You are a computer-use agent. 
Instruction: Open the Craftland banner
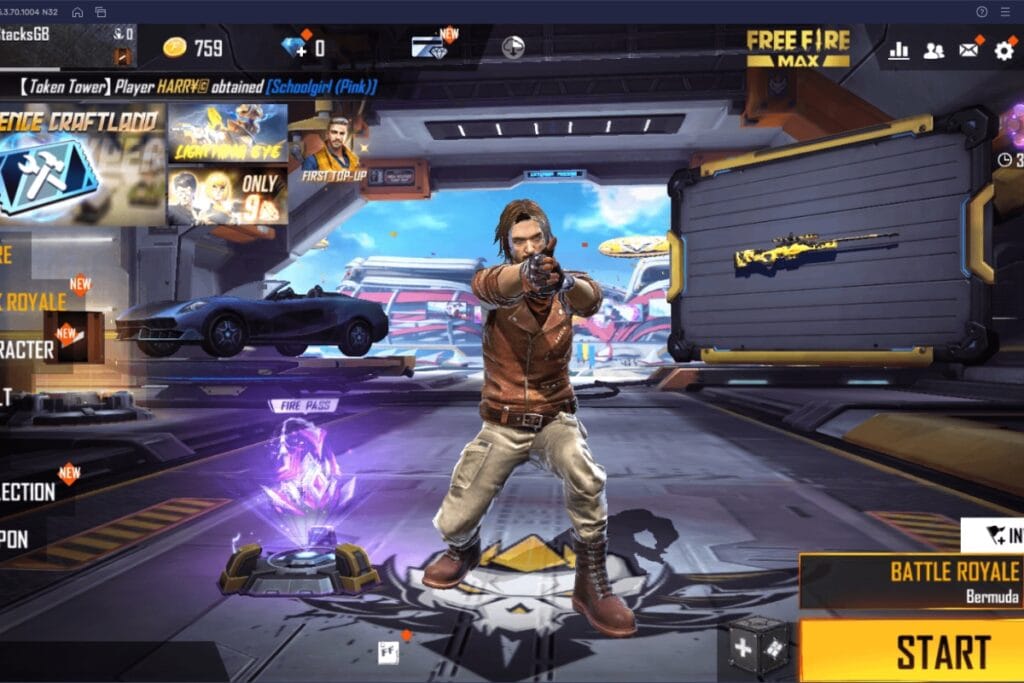click(x=80, y=163)
